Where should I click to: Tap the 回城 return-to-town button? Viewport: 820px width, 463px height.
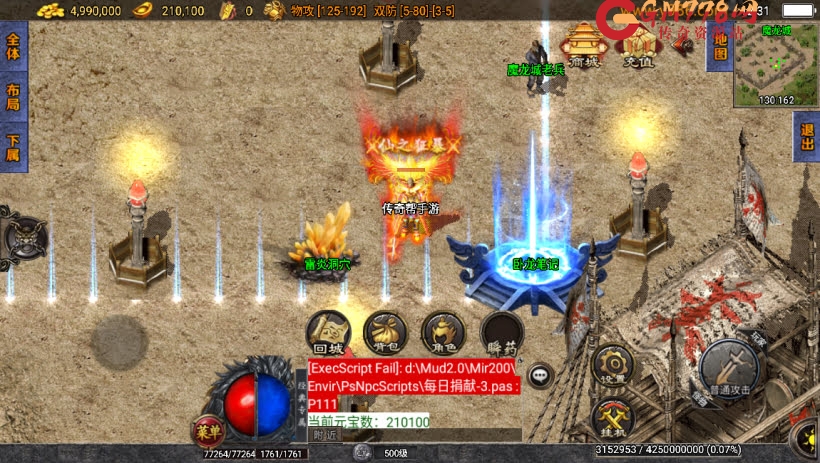point(328,332)
